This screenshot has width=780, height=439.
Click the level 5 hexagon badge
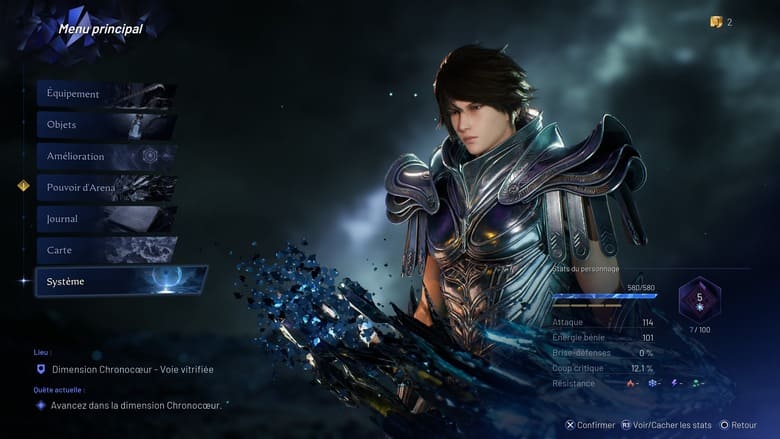(699, 299)
